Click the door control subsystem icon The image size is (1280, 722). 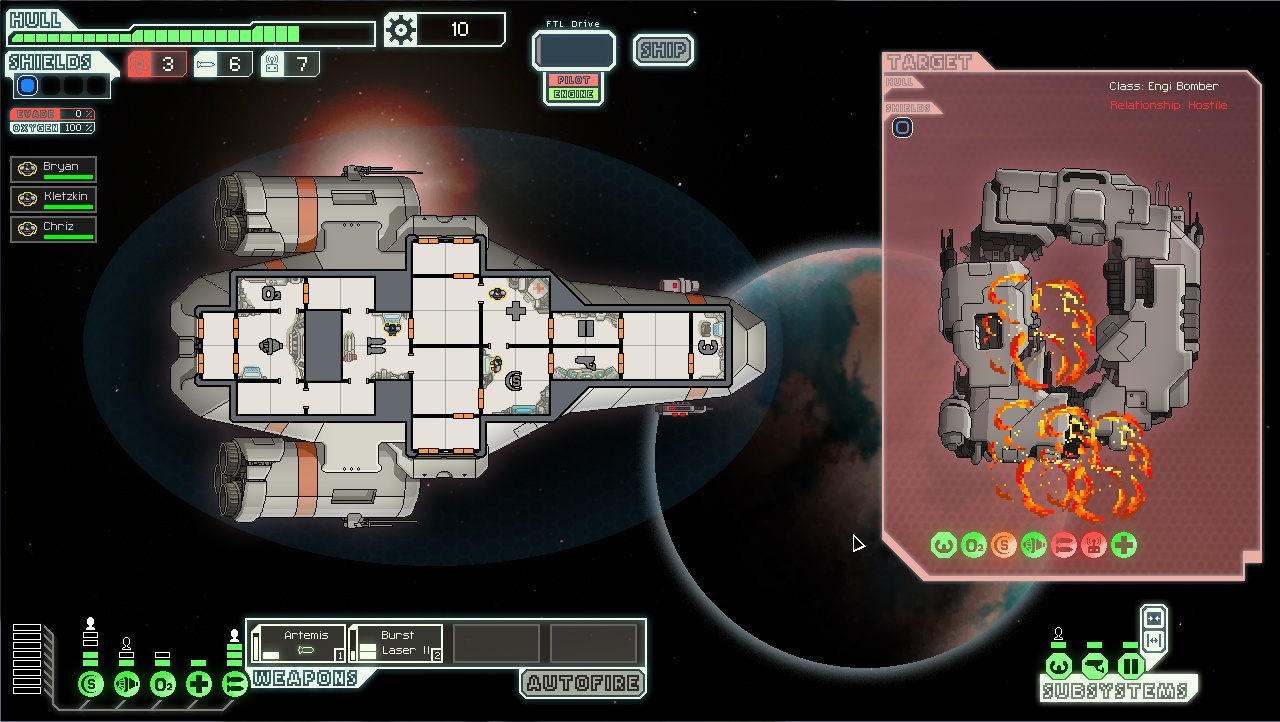[x=1130, y=666]
